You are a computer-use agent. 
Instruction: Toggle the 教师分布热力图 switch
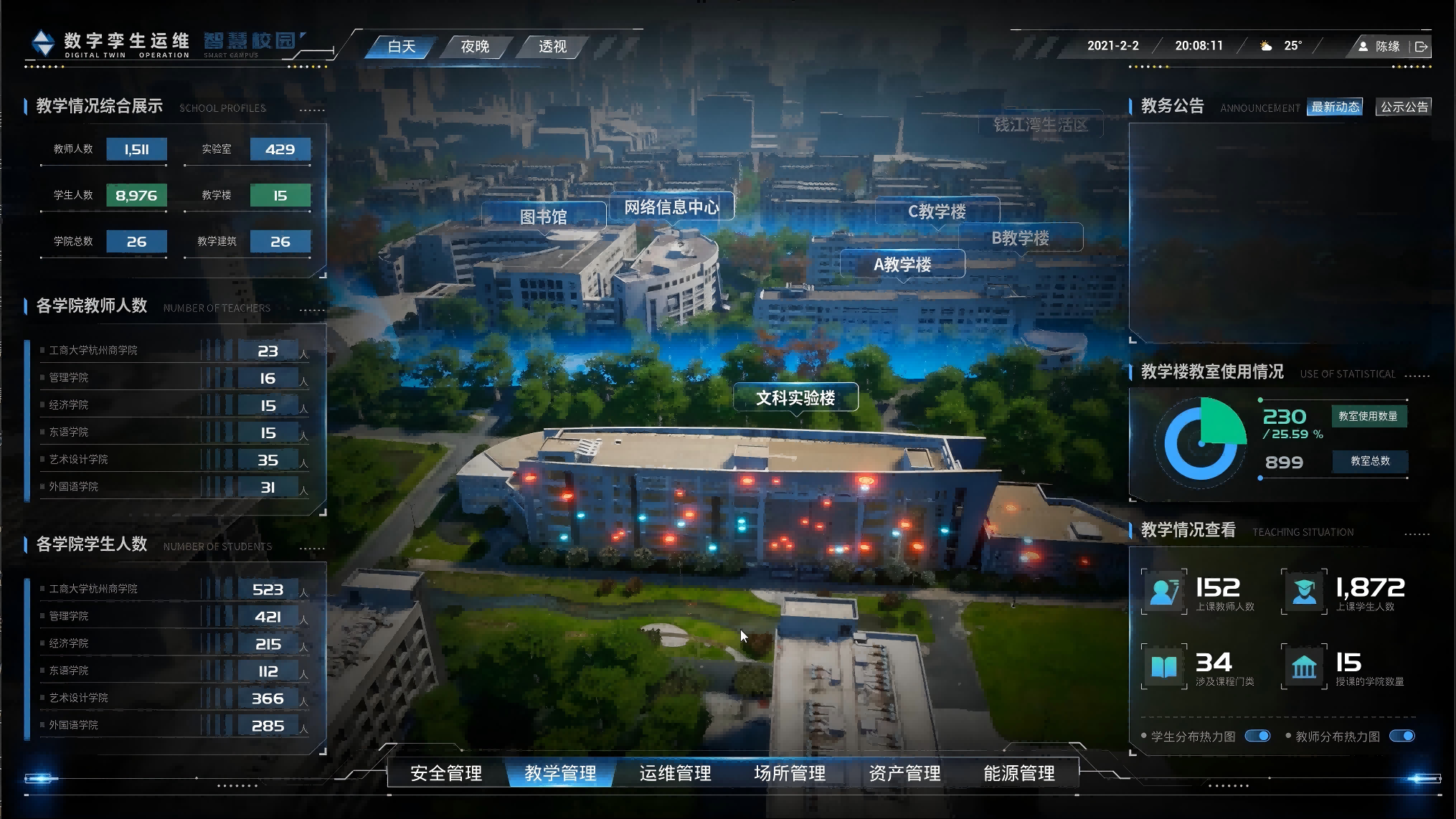[1402, 736]
